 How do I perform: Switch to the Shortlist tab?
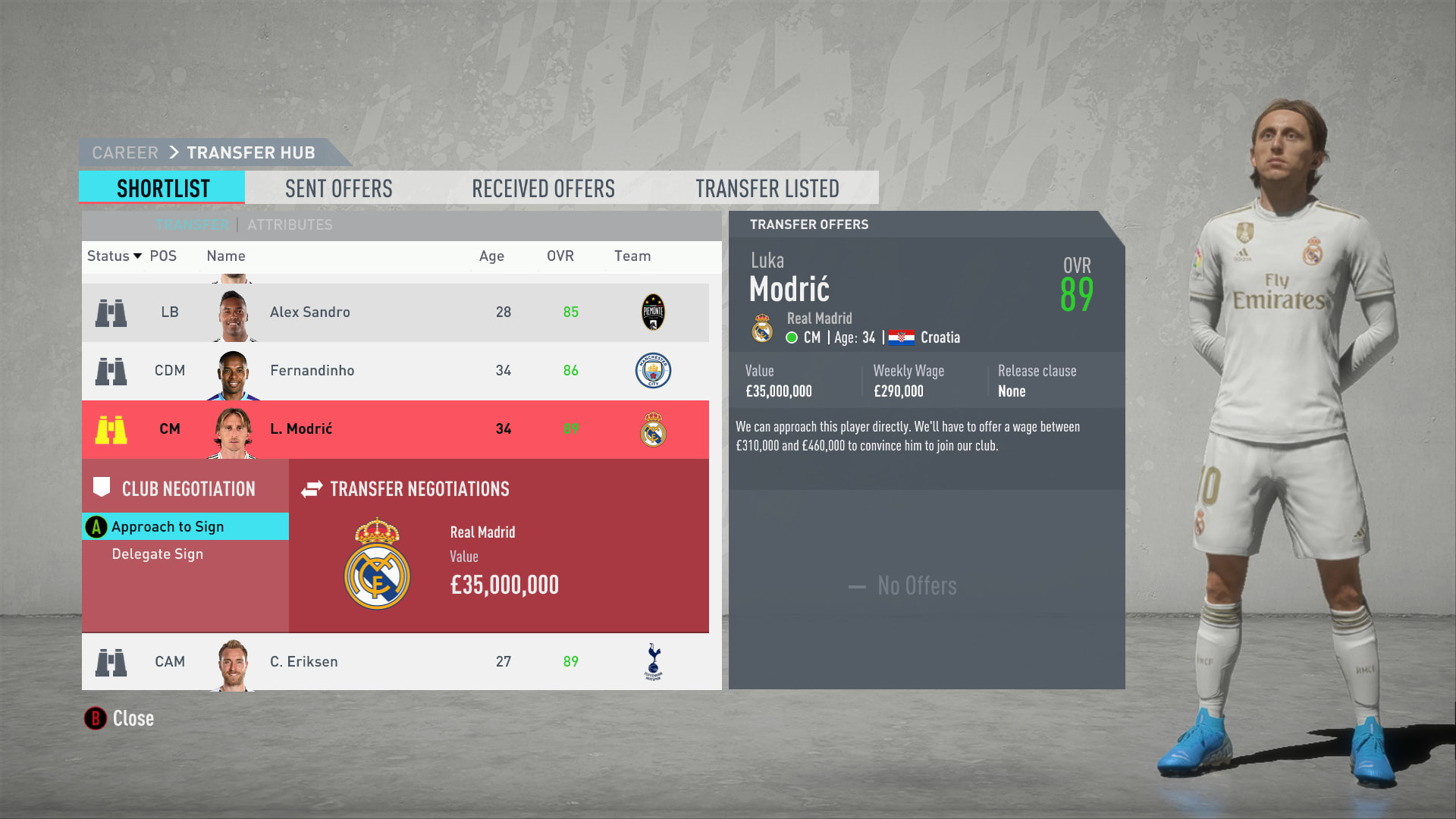(162, 188)
